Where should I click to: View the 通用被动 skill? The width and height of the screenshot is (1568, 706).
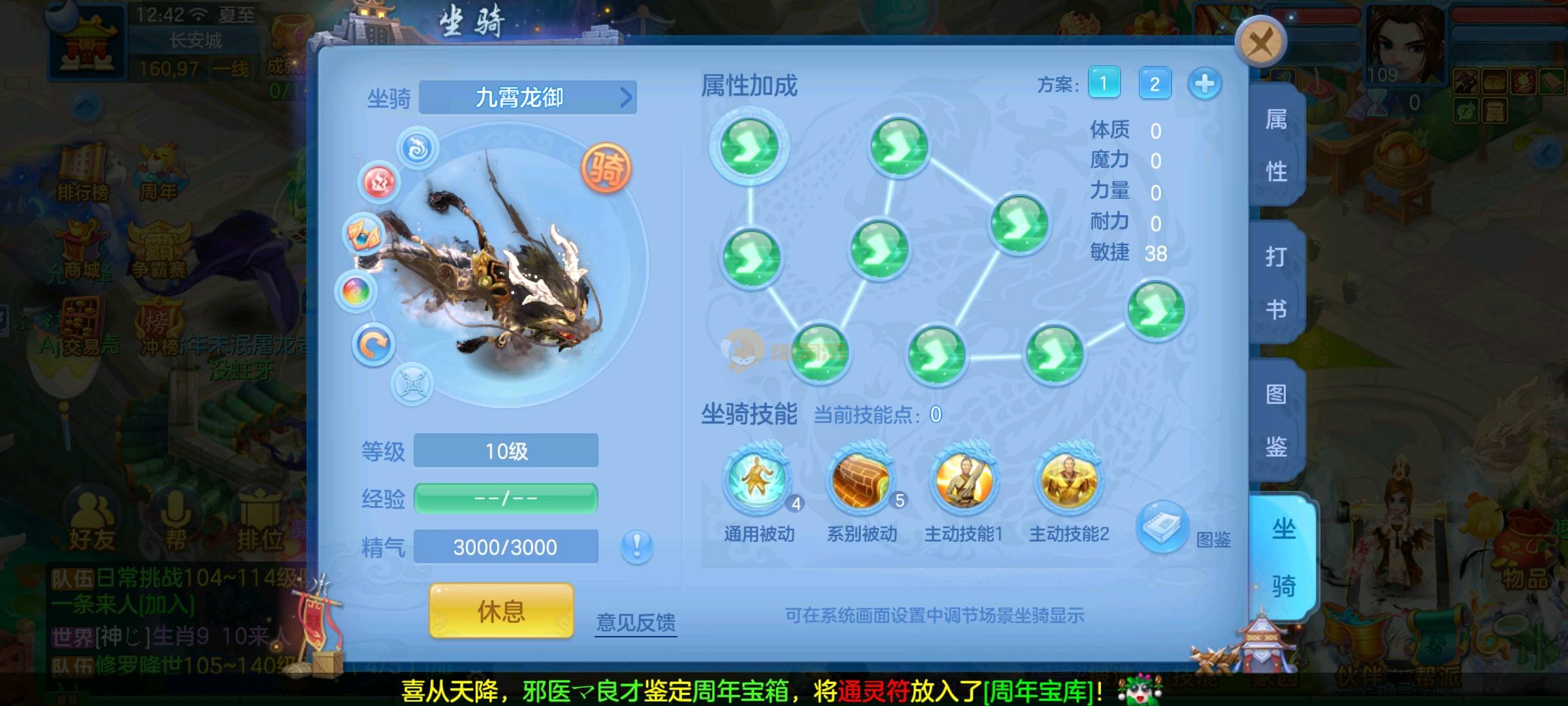(758, 480)
